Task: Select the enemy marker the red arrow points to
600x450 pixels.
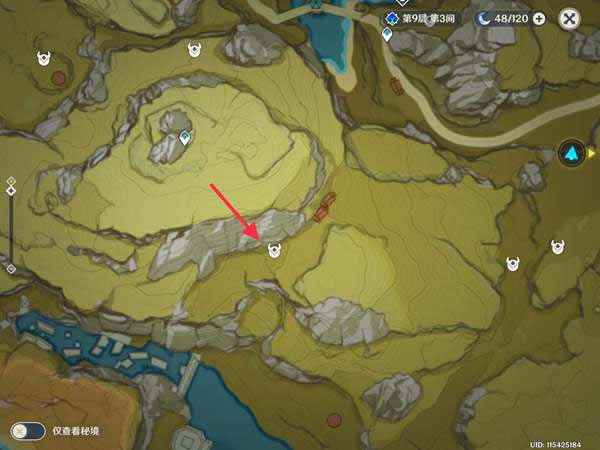Action: (274, 251)
